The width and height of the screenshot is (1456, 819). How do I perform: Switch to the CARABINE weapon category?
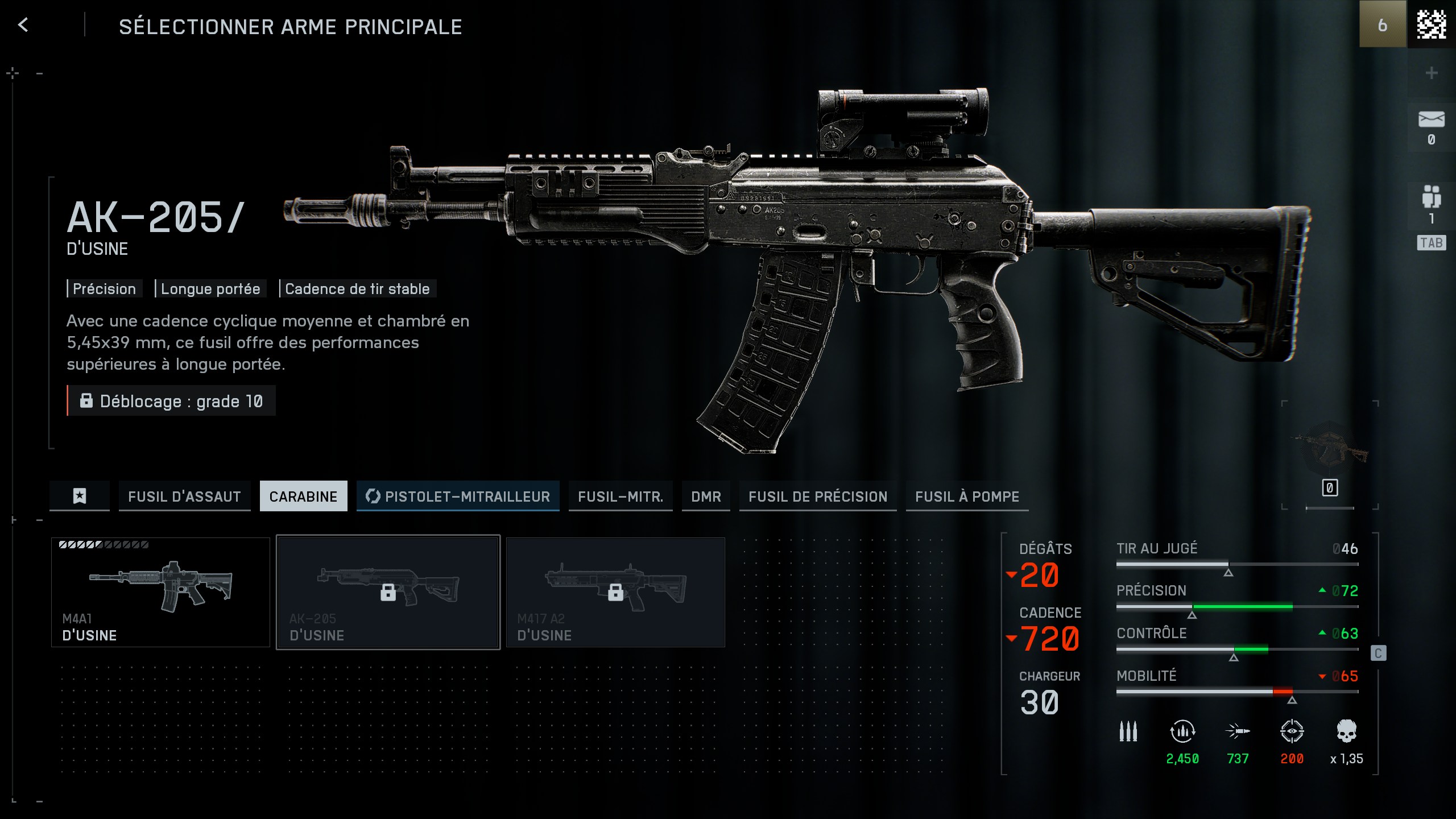[304, 496]
